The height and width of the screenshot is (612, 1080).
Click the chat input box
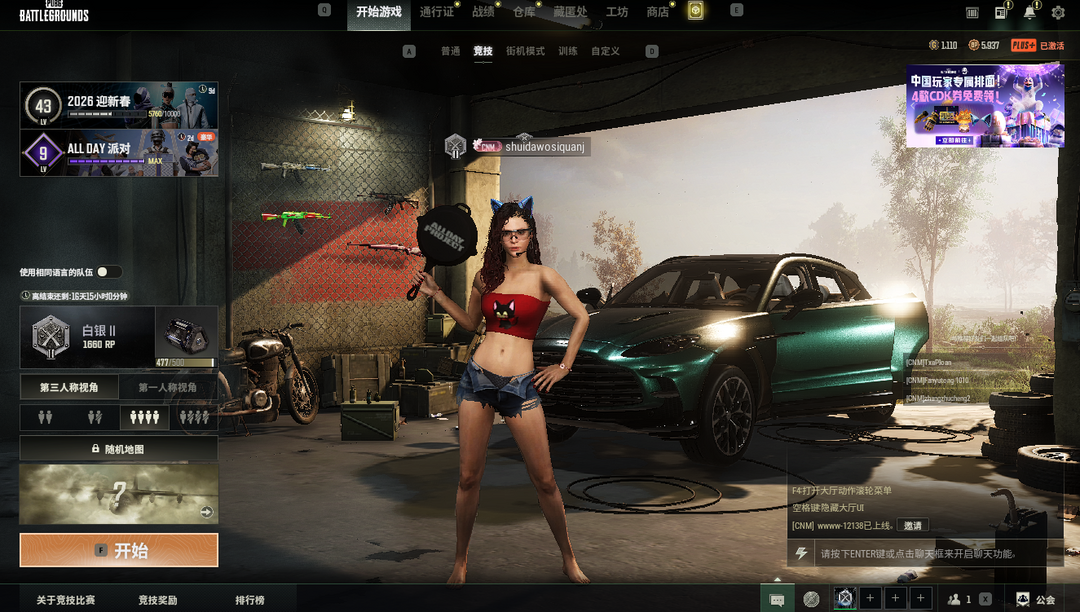click(x=925, y=553)
